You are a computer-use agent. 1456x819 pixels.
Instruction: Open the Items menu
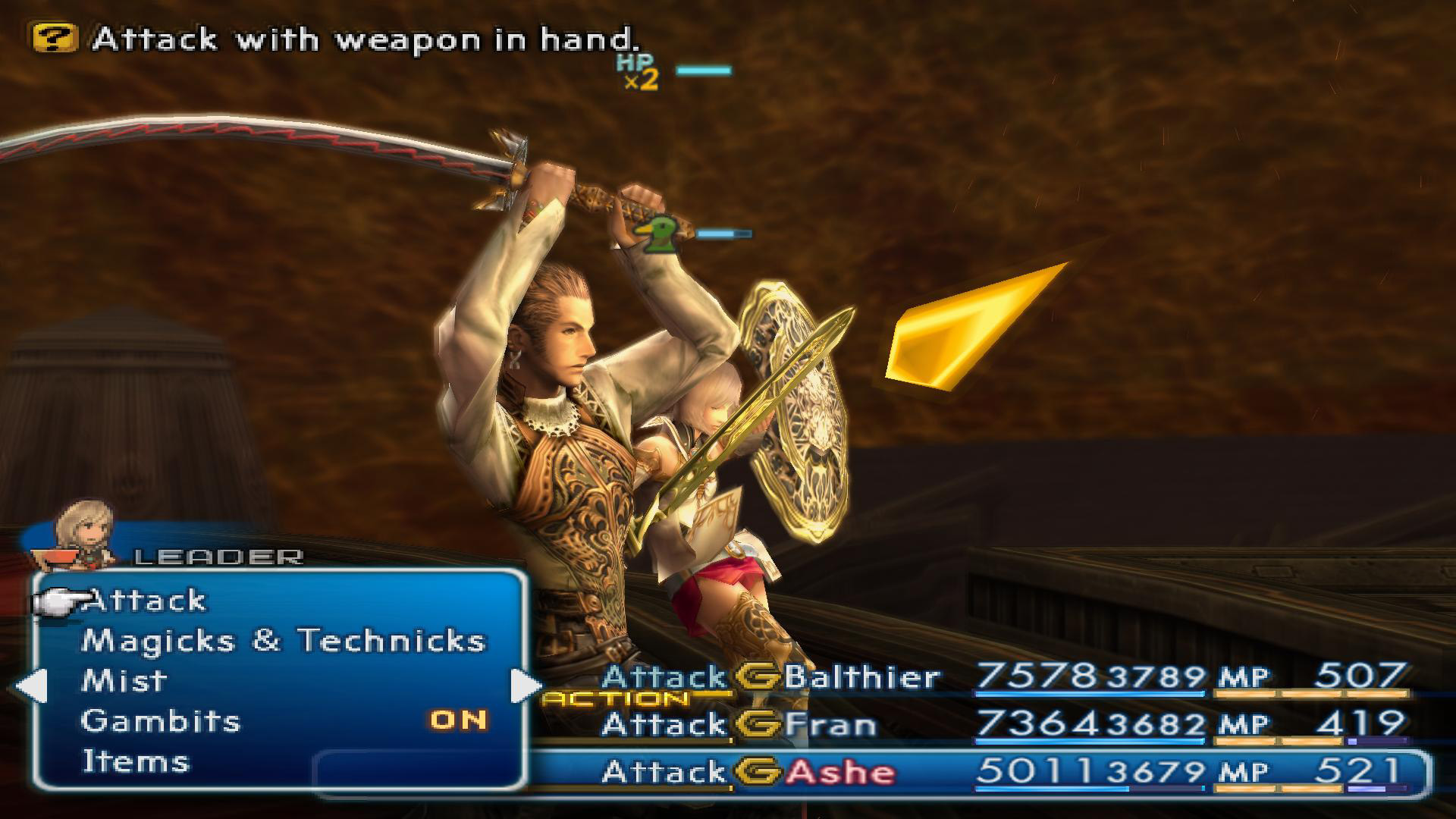click(x=135, y=761)
